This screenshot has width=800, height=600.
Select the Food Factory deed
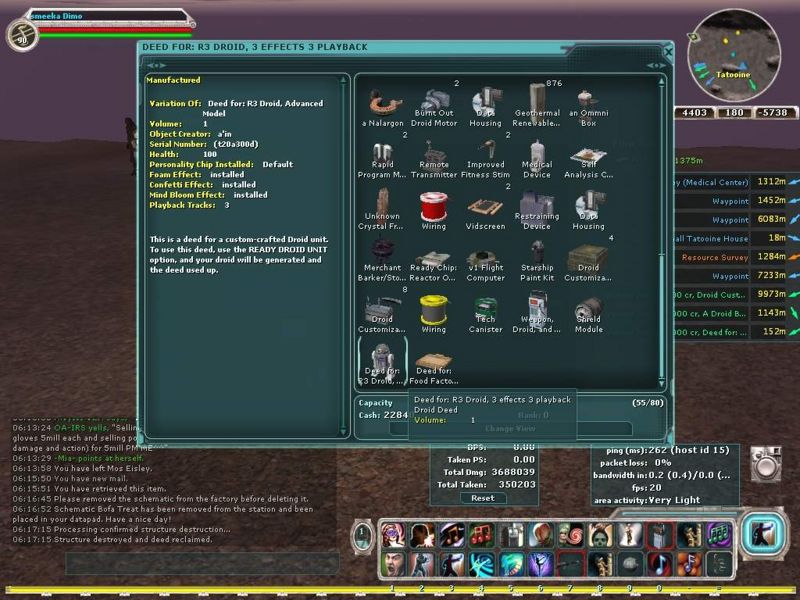pyautogui.click(x=435, y=361)
